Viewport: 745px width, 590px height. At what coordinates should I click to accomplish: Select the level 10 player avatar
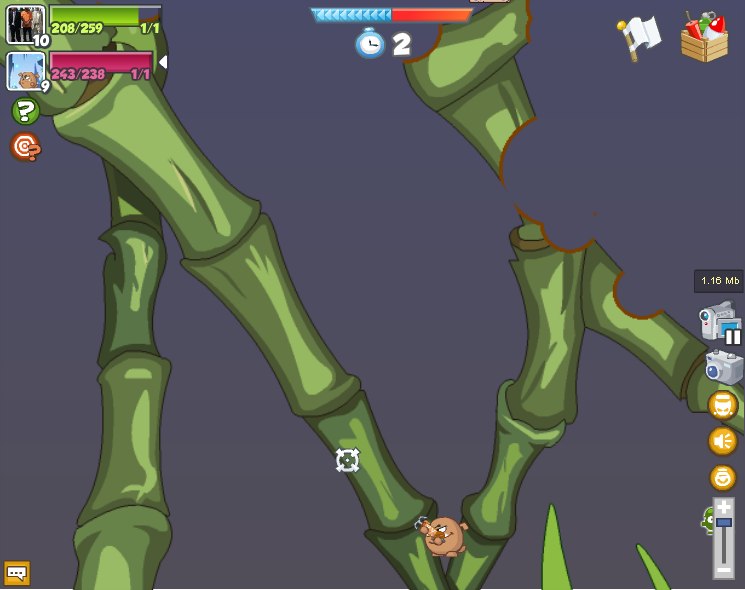[x=25, y=25]
